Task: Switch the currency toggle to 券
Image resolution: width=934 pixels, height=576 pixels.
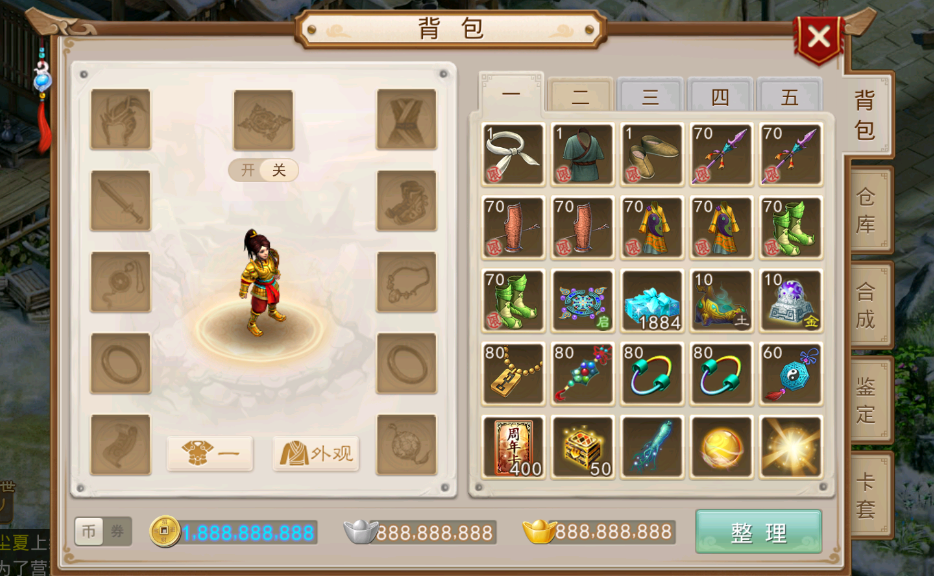Action: (x=118, y=532)
